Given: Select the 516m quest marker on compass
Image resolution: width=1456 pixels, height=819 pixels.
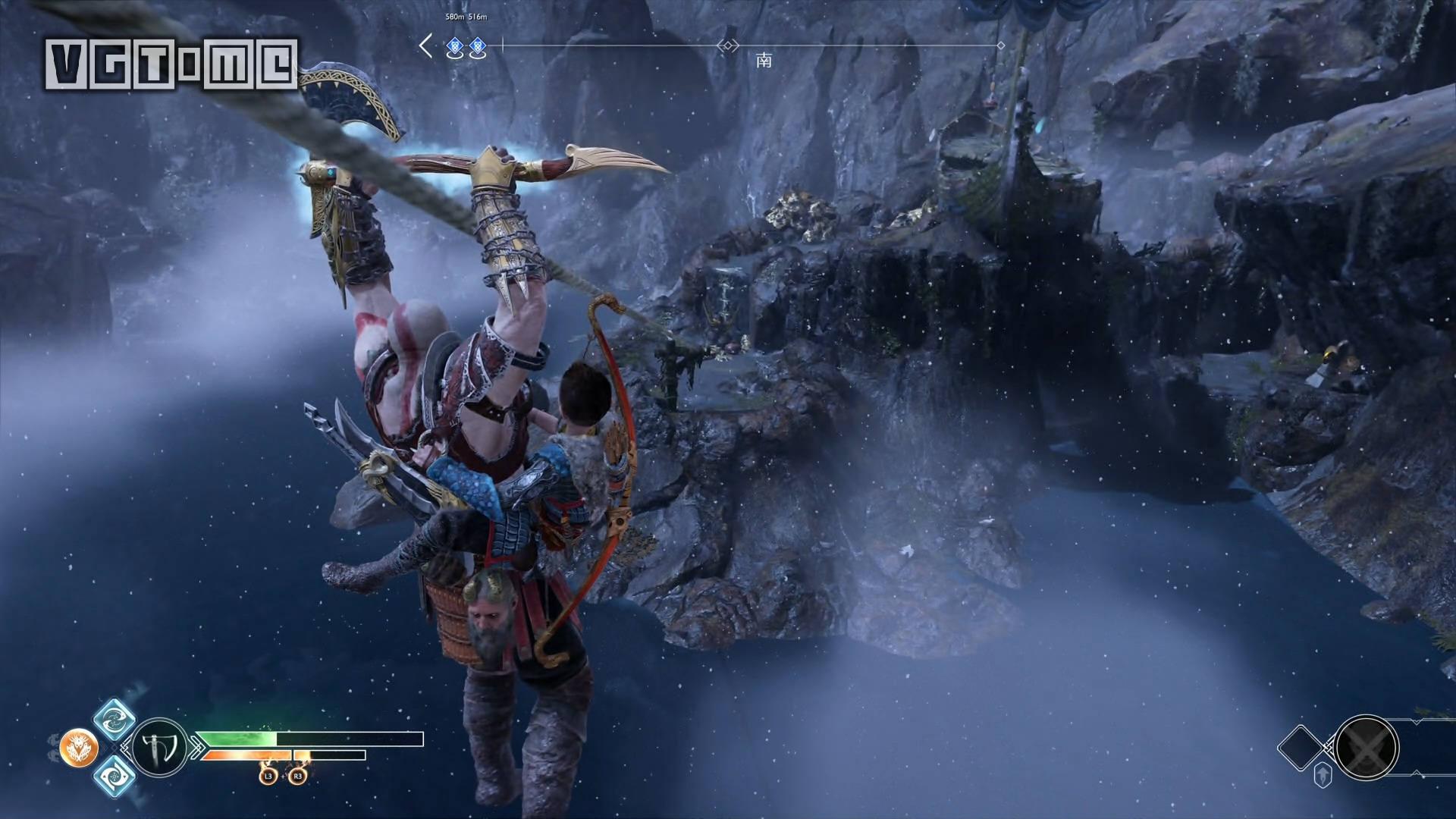Looking at the screenshot, I should tap(477, 49).
